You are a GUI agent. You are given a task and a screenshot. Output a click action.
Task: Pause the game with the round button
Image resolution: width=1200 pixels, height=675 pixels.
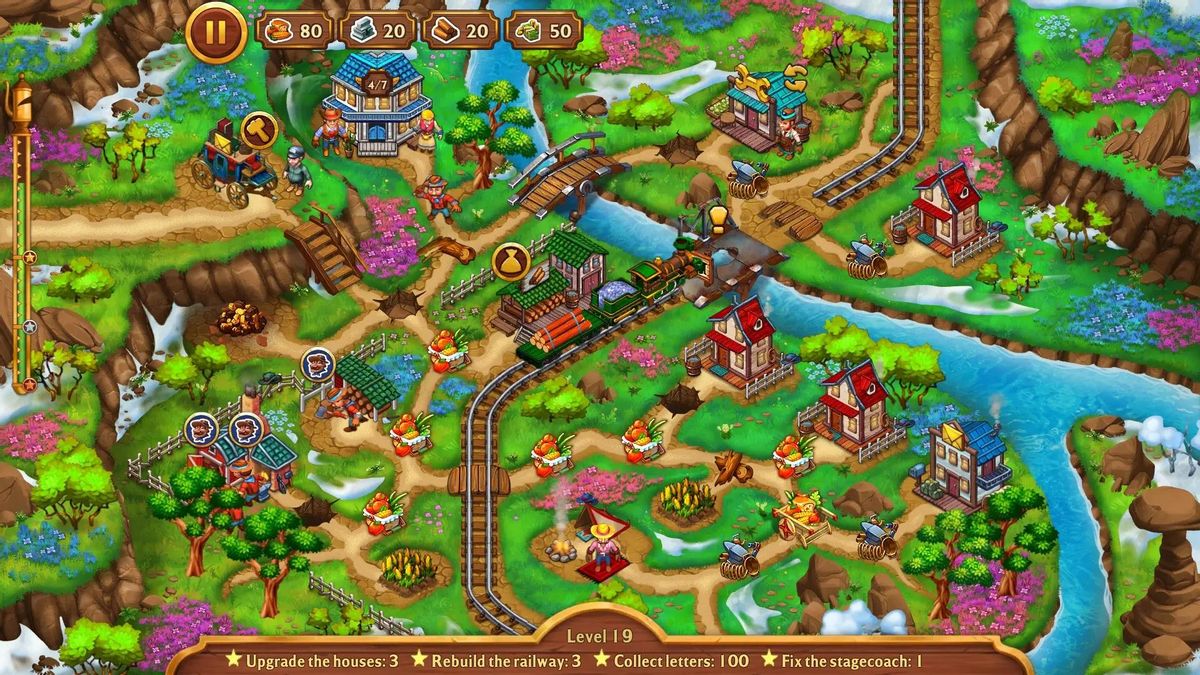(215, 32)
